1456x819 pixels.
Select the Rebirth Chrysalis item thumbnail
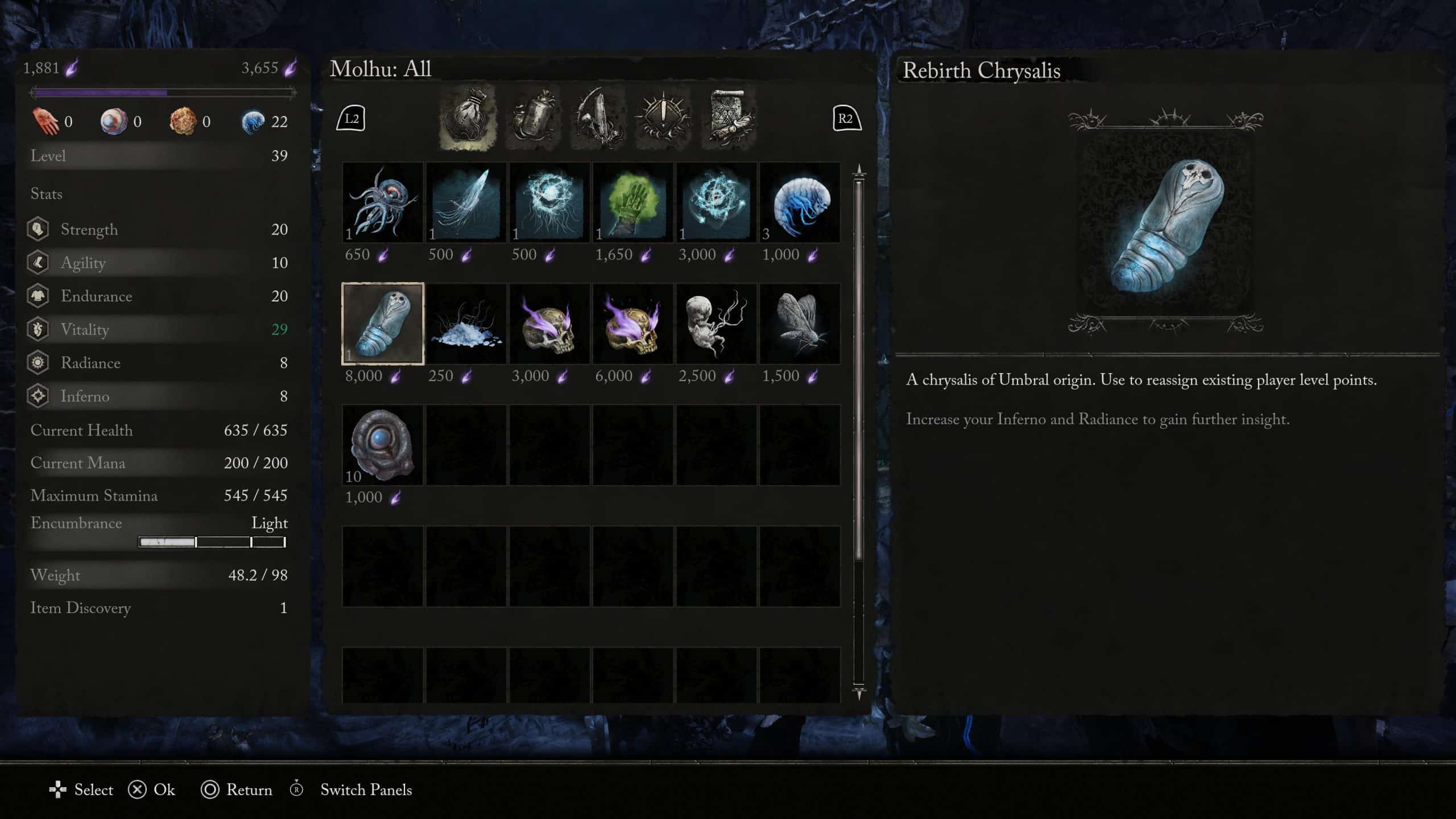pyautogui.click(x=383, y=324)
